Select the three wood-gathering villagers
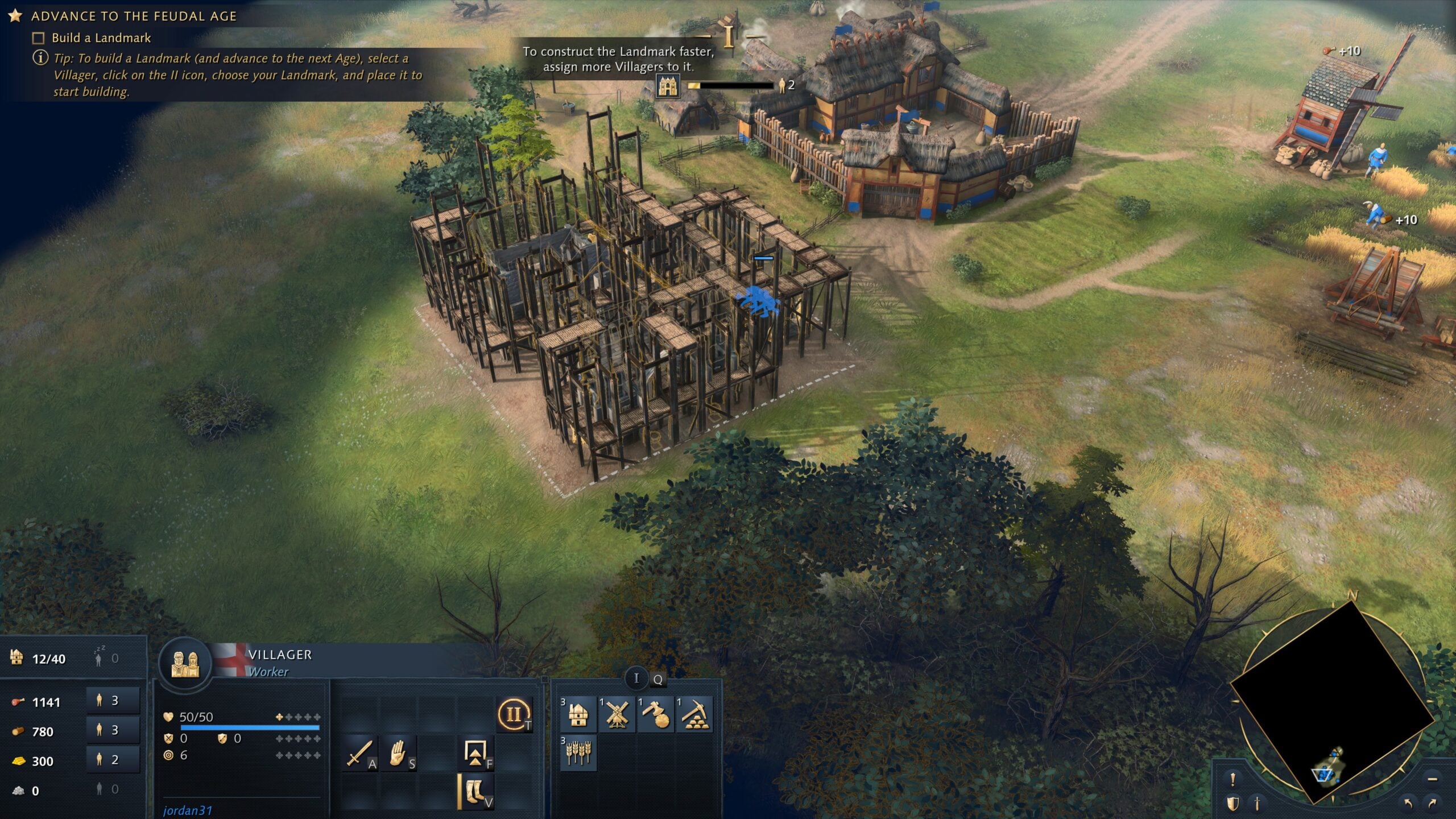 coord(113,730)
